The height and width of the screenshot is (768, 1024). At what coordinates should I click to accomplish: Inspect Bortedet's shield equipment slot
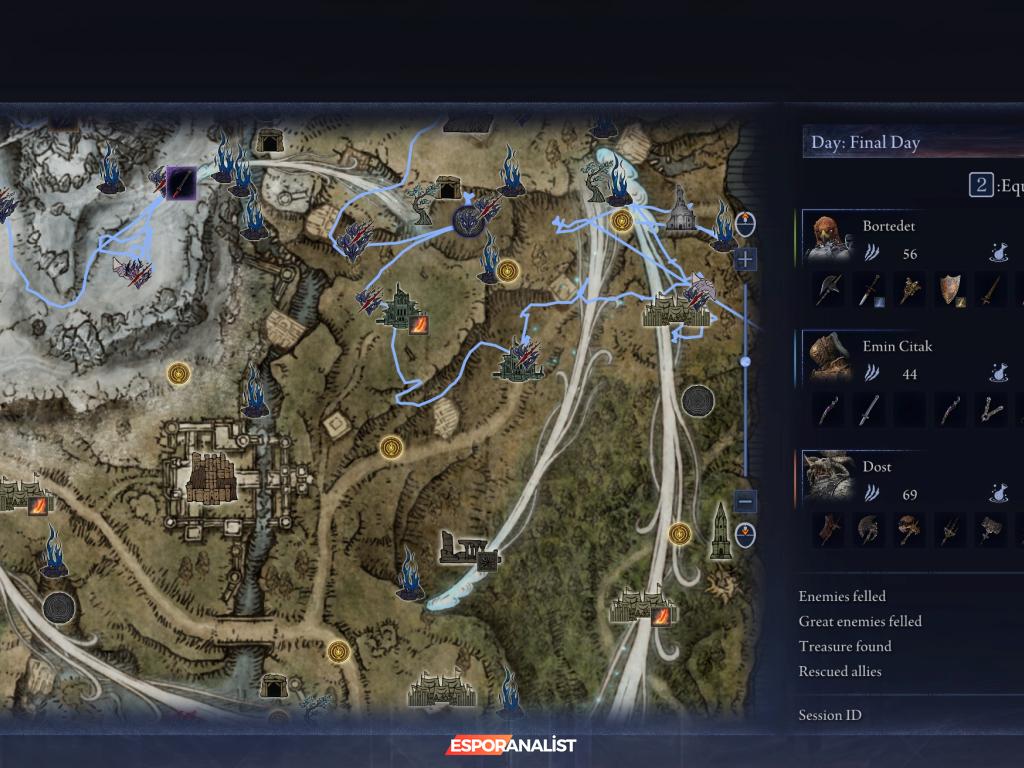(949, 290)
